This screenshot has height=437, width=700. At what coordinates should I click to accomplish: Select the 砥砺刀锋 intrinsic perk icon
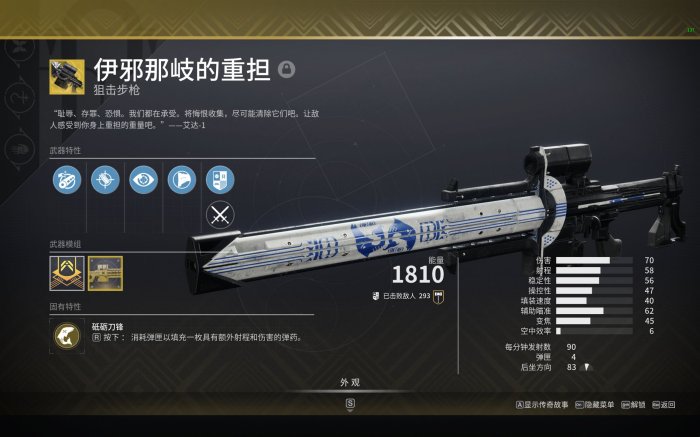[x=67, y=337]
